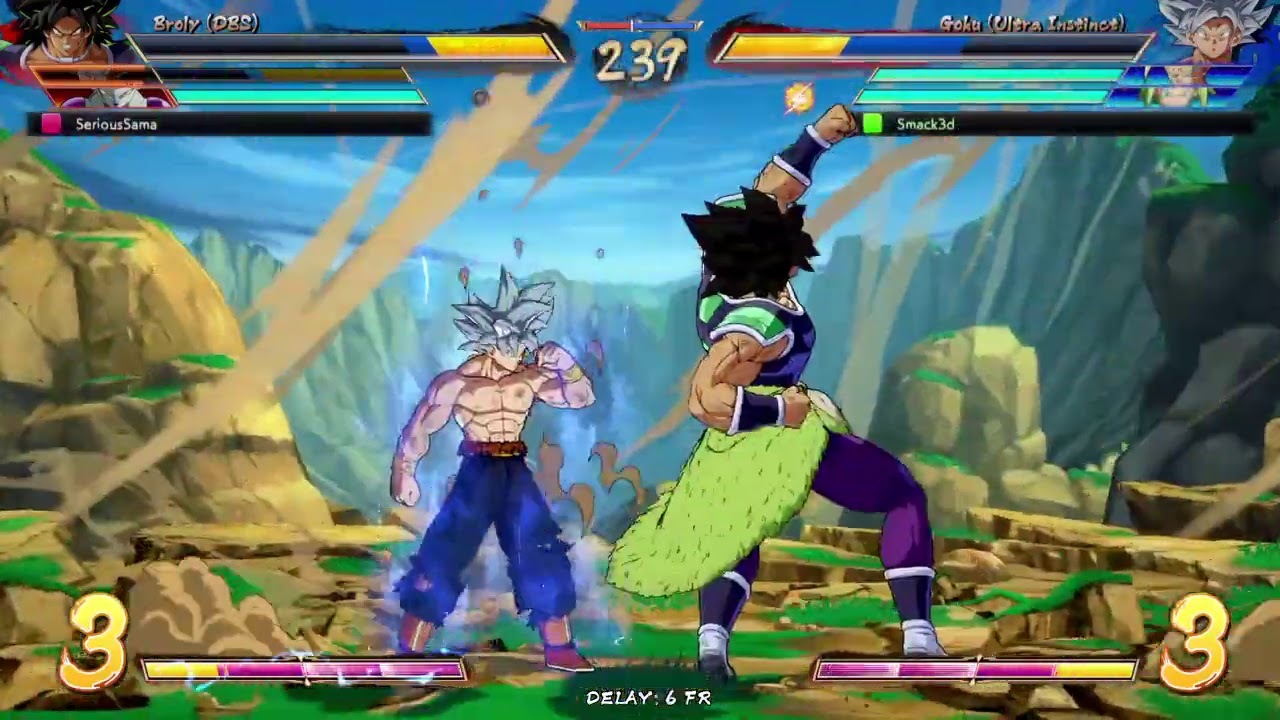Select the Smack3d player name plate
Image resolution: width=1280 pixels, height=720 pixels.
[1055, 124]
